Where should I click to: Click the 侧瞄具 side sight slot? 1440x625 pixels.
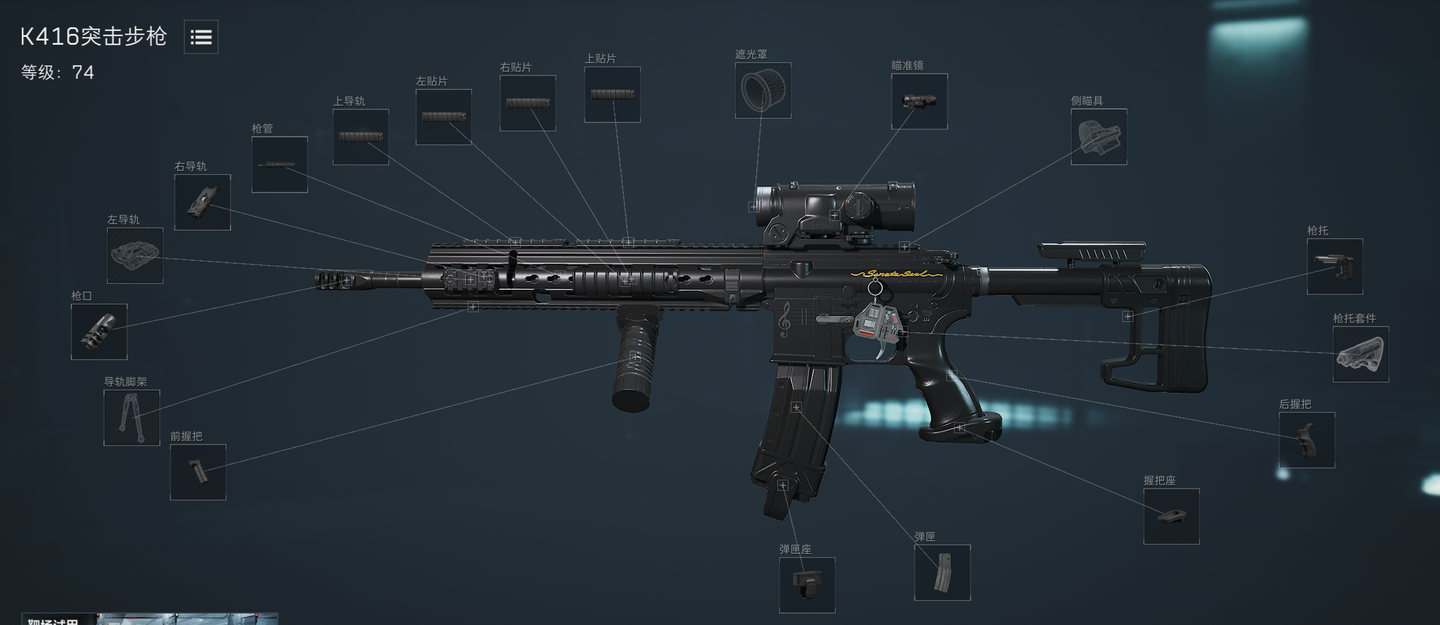(1098, 137)
